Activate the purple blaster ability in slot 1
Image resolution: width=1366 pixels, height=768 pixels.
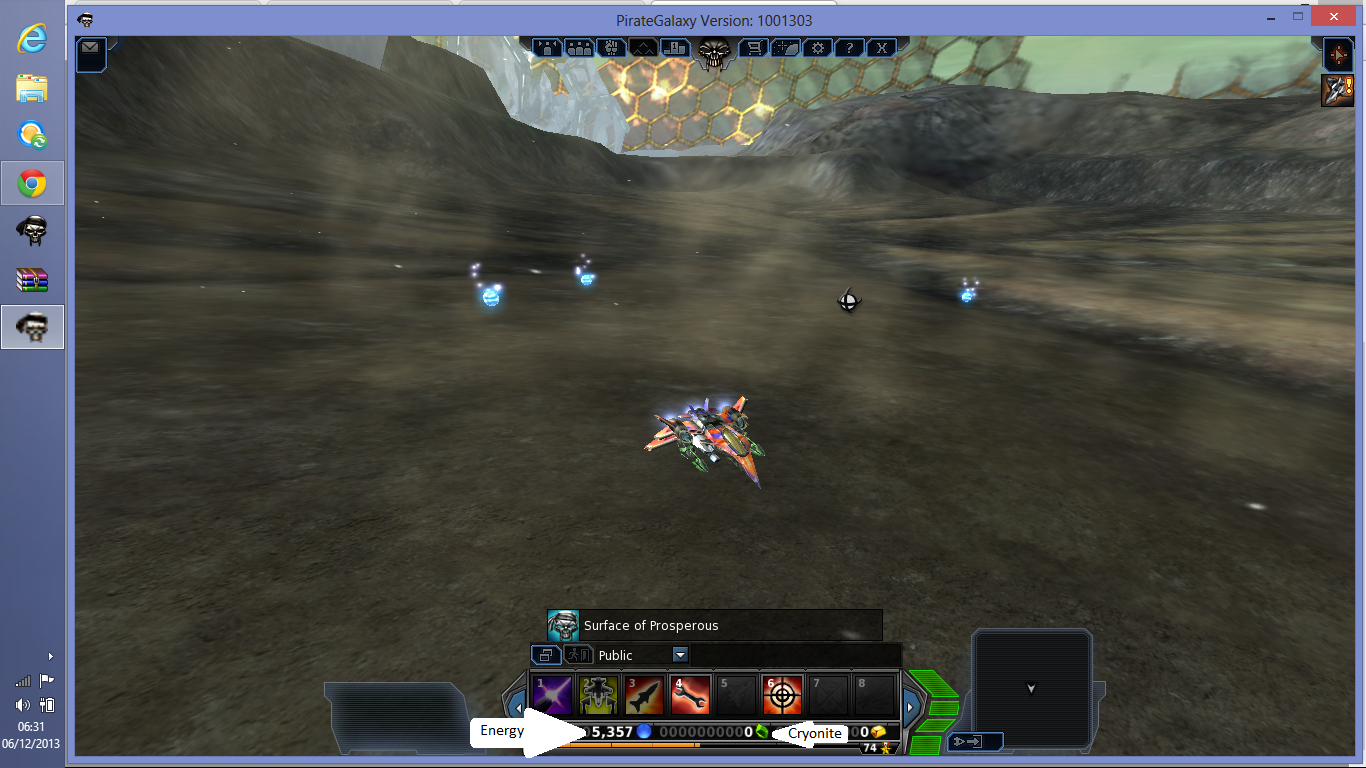pos(552,694)
